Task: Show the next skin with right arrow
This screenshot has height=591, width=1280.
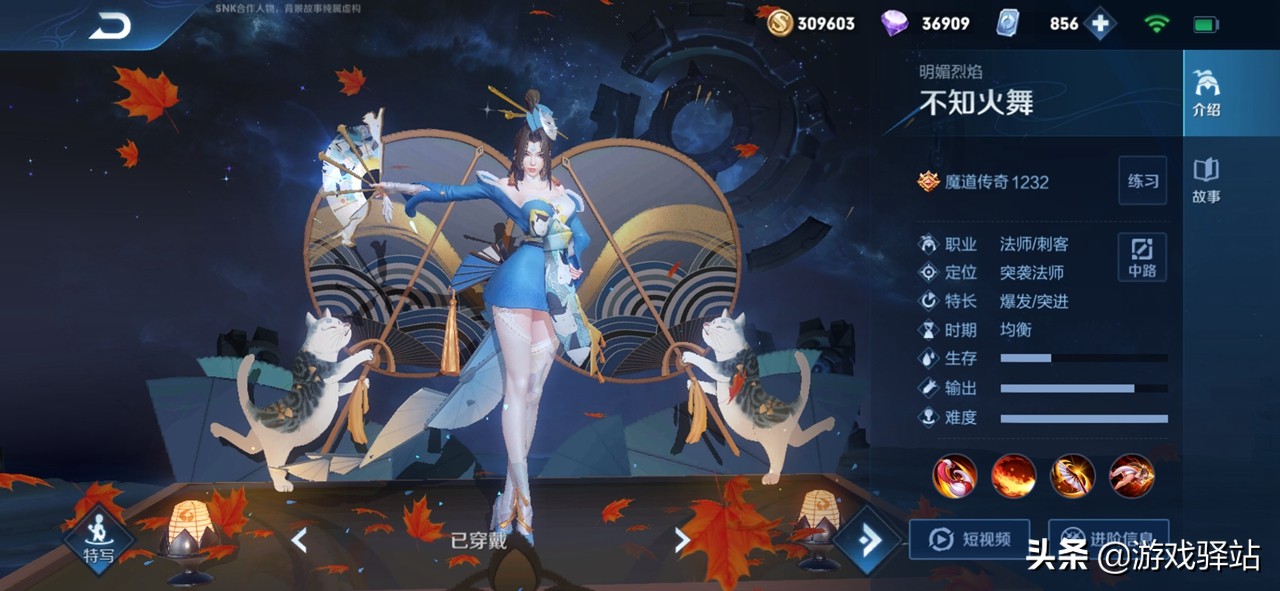Action: (682, 541)
